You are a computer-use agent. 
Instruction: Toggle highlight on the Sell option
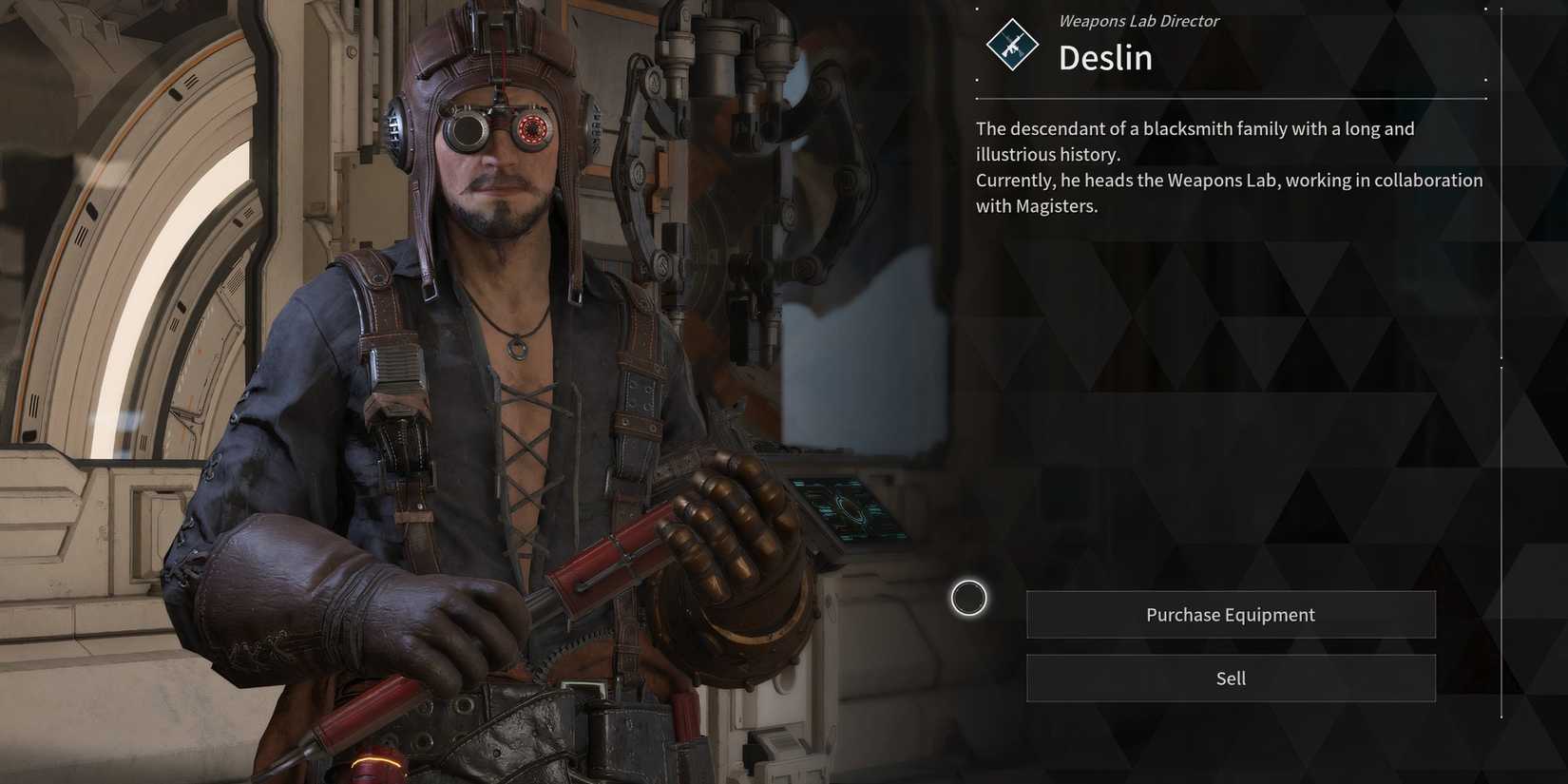coord(1231,678)
